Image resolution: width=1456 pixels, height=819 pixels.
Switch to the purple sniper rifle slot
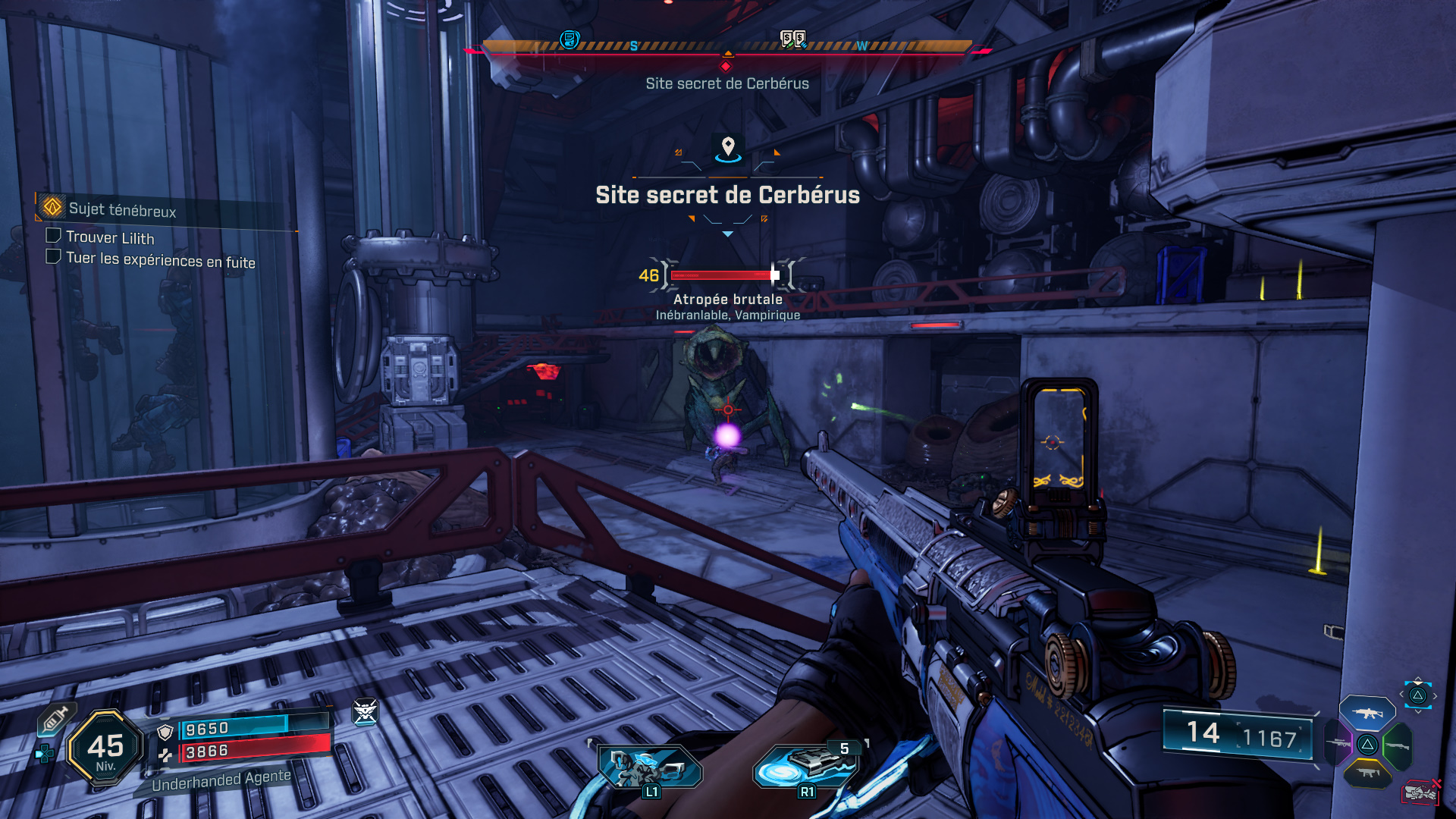[1338, 743]
